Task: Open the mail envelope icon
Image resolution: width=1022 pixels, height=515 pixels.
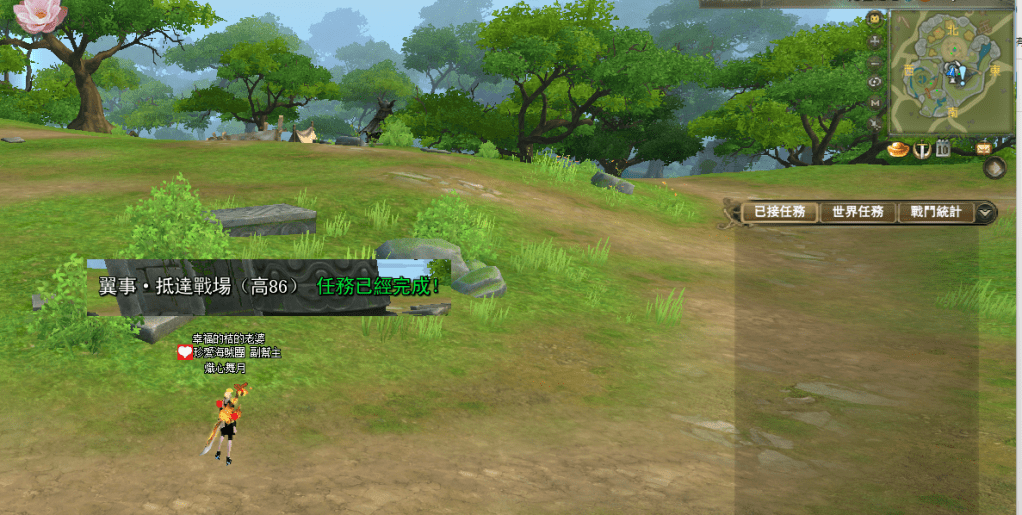Action: pyautogui.click(x=984, y=148)
